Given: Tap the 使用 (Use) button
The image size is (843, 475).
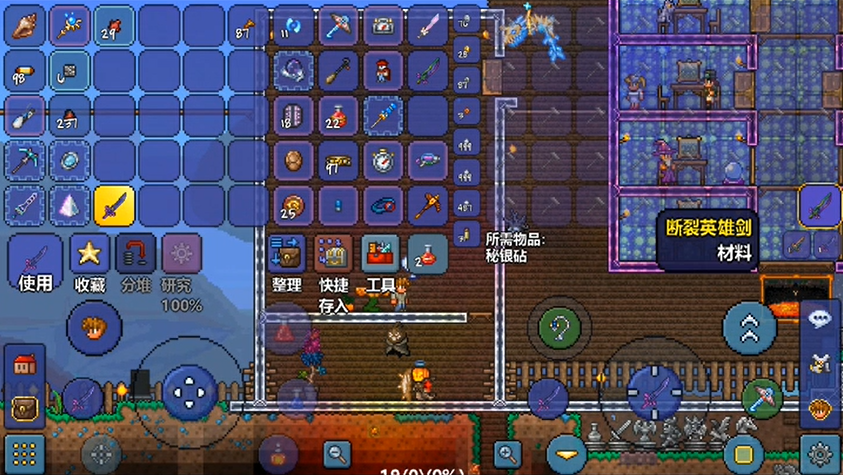Looking at the screenshot, I should tap(35, 263).
